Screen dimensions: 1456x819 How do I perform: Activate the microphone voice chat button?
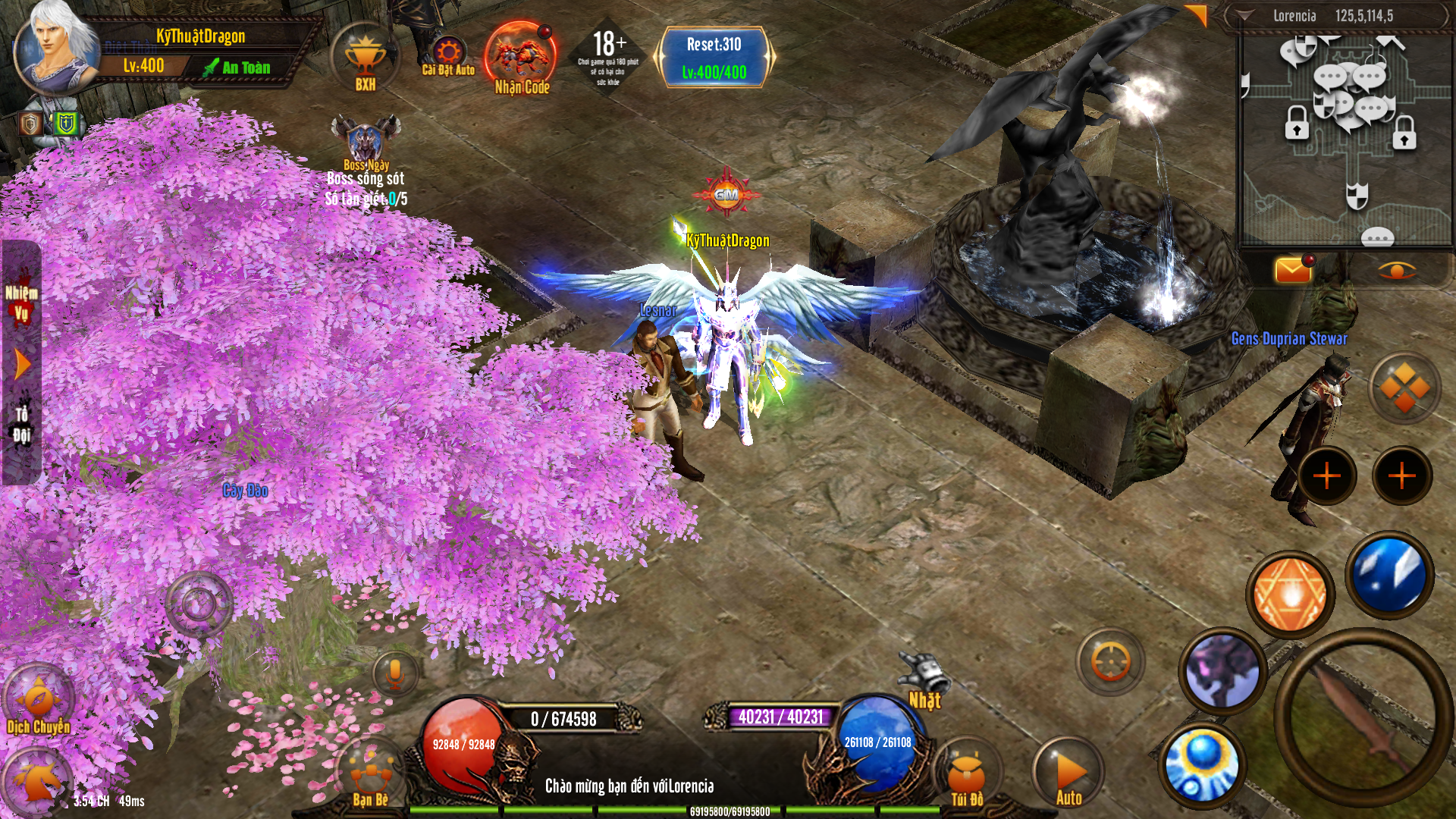(394, 673)
